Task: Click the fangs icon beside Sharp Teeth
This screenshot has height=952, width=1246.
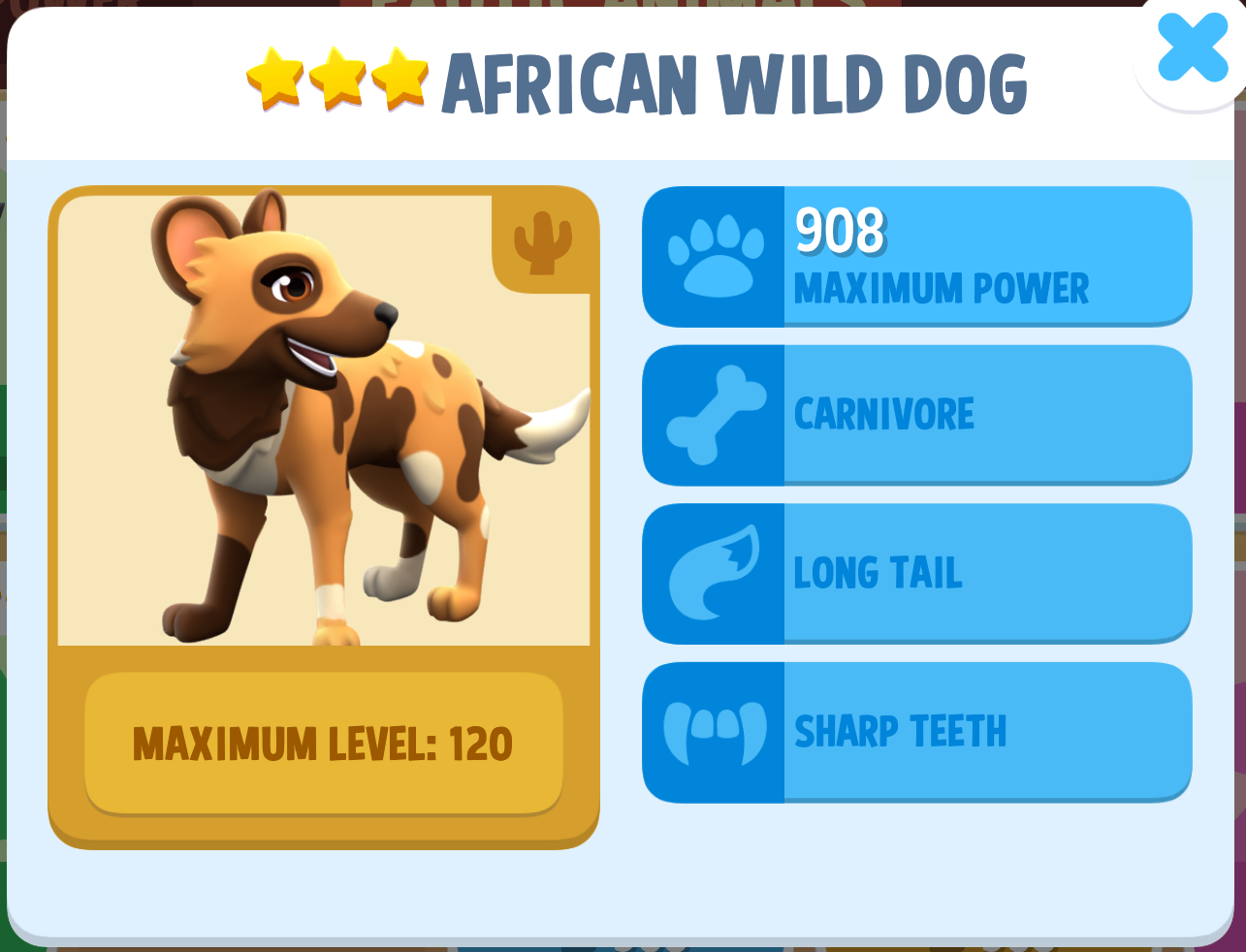Action: click(715, 730)
